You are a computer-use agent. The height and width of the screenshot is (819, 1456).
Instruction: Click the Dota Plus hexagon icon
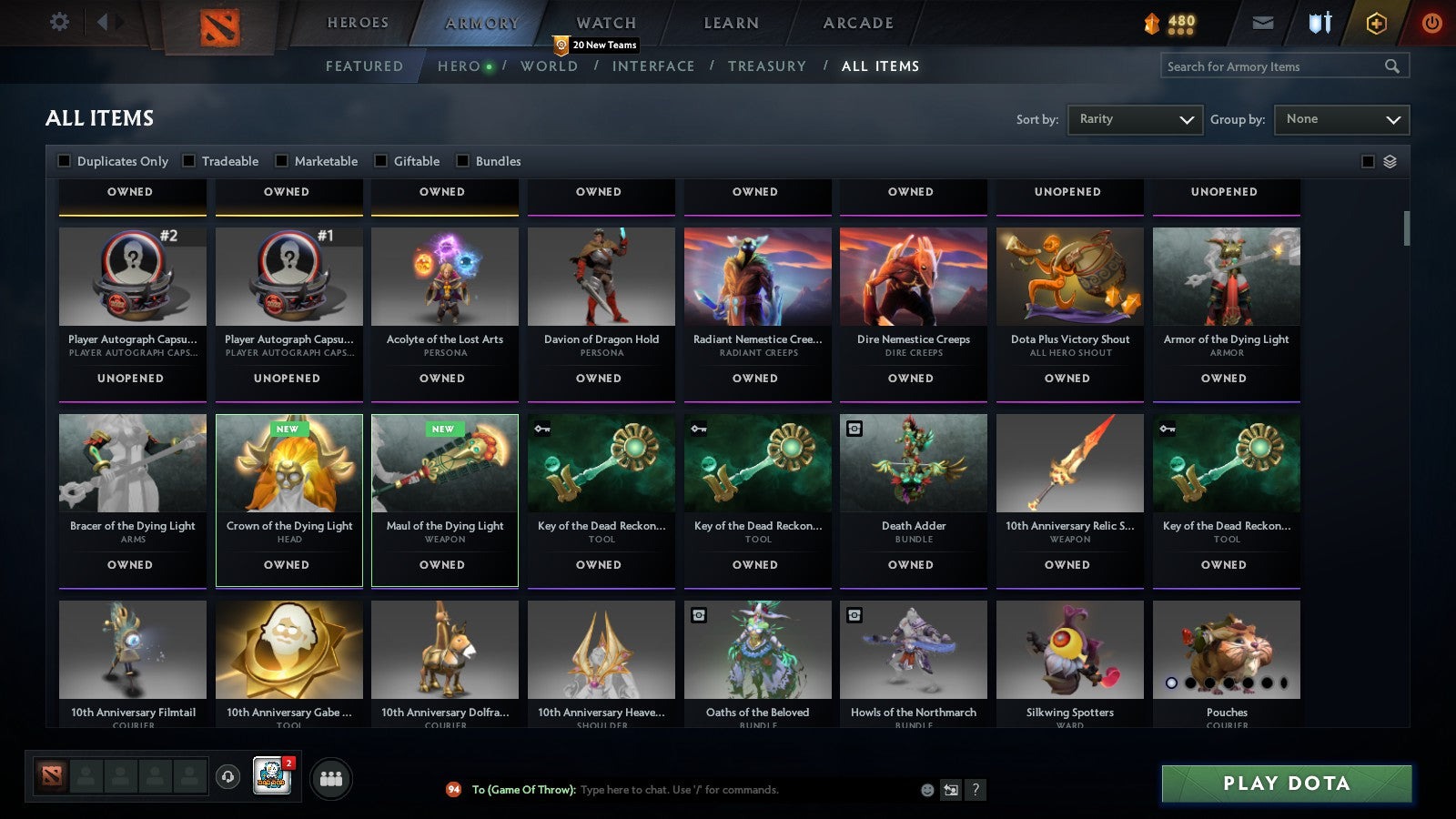click(x=1376, y=23)
